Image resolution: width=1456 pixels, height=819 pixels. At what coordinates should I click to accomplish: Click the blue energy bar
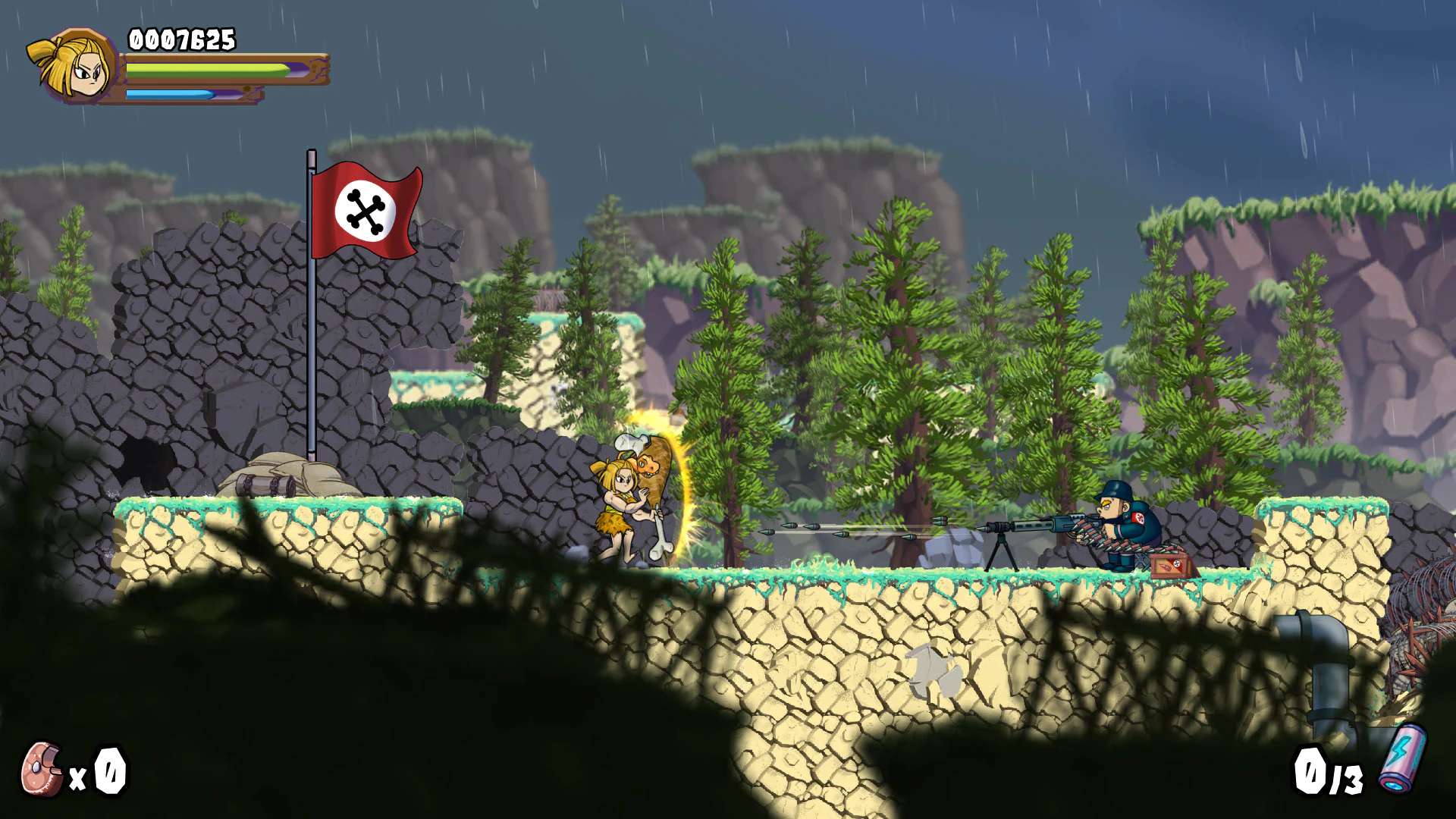pyautogui.click(x=171, y=94)
